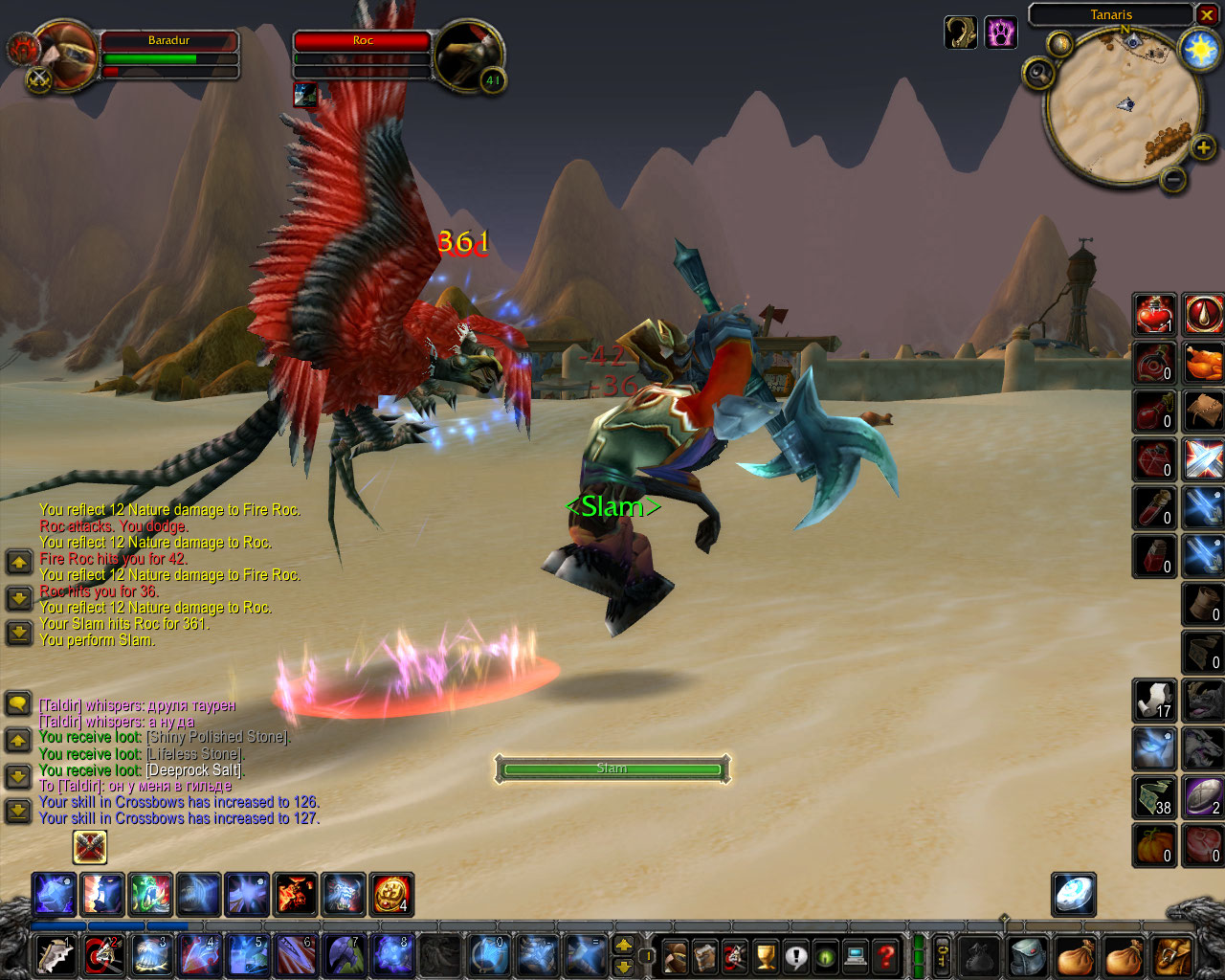This screenshot has height=980, width=1225.
Task: Activate the axe ability in slot 7
Action: click(344, 956)
